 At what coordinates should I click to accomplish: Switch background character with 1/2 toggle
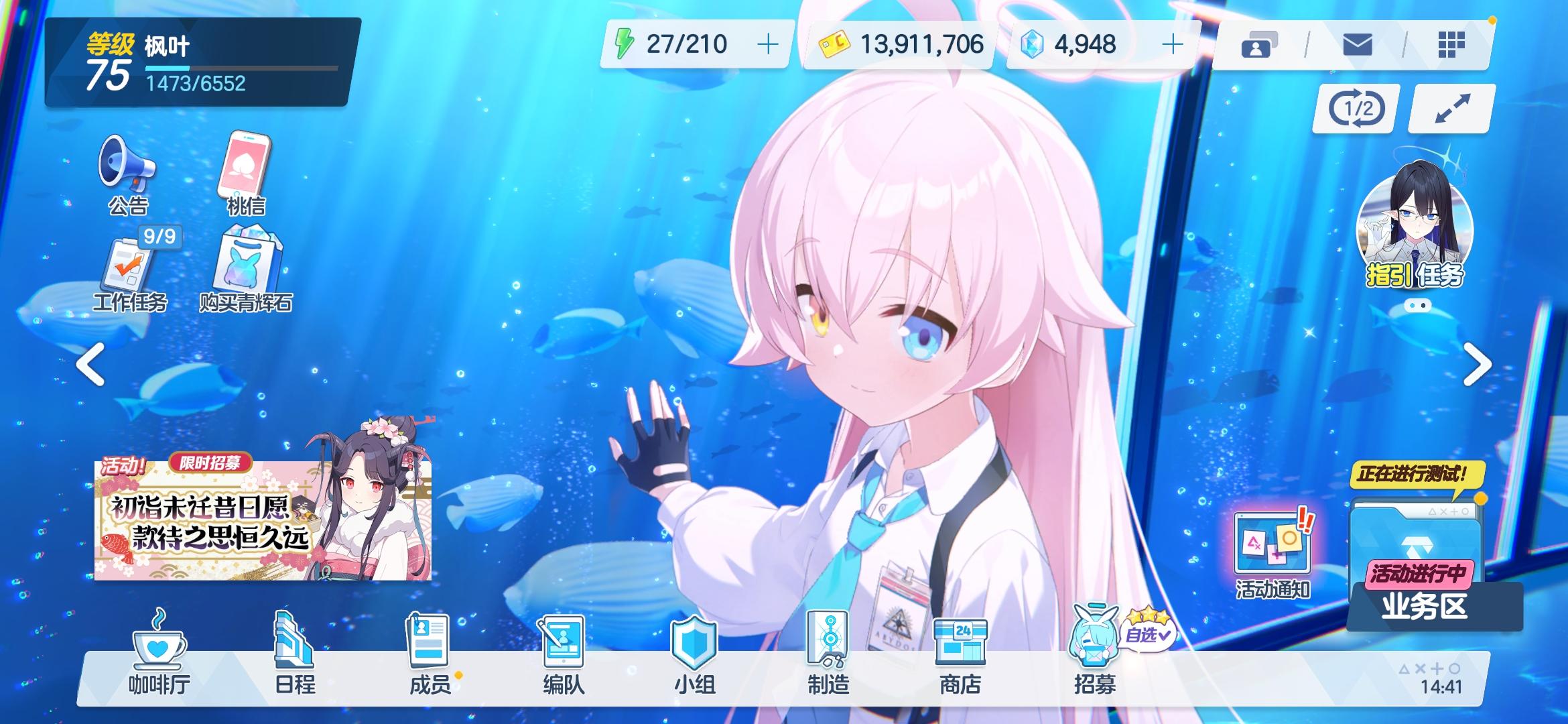[x=1354, y=107]
